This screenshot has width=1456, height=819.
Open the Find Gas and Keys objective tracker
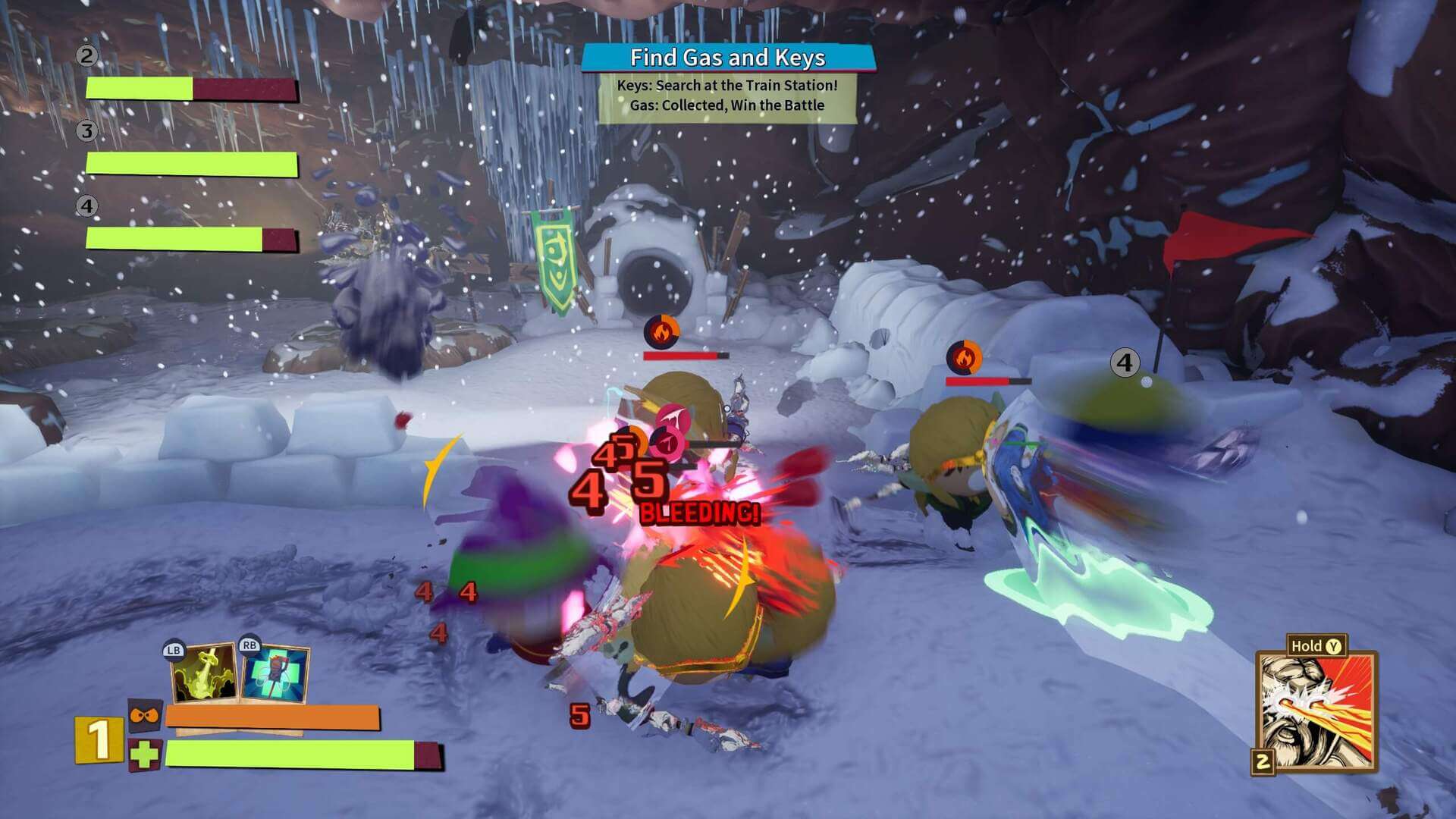pyautogui.click(x=727, y=58)
